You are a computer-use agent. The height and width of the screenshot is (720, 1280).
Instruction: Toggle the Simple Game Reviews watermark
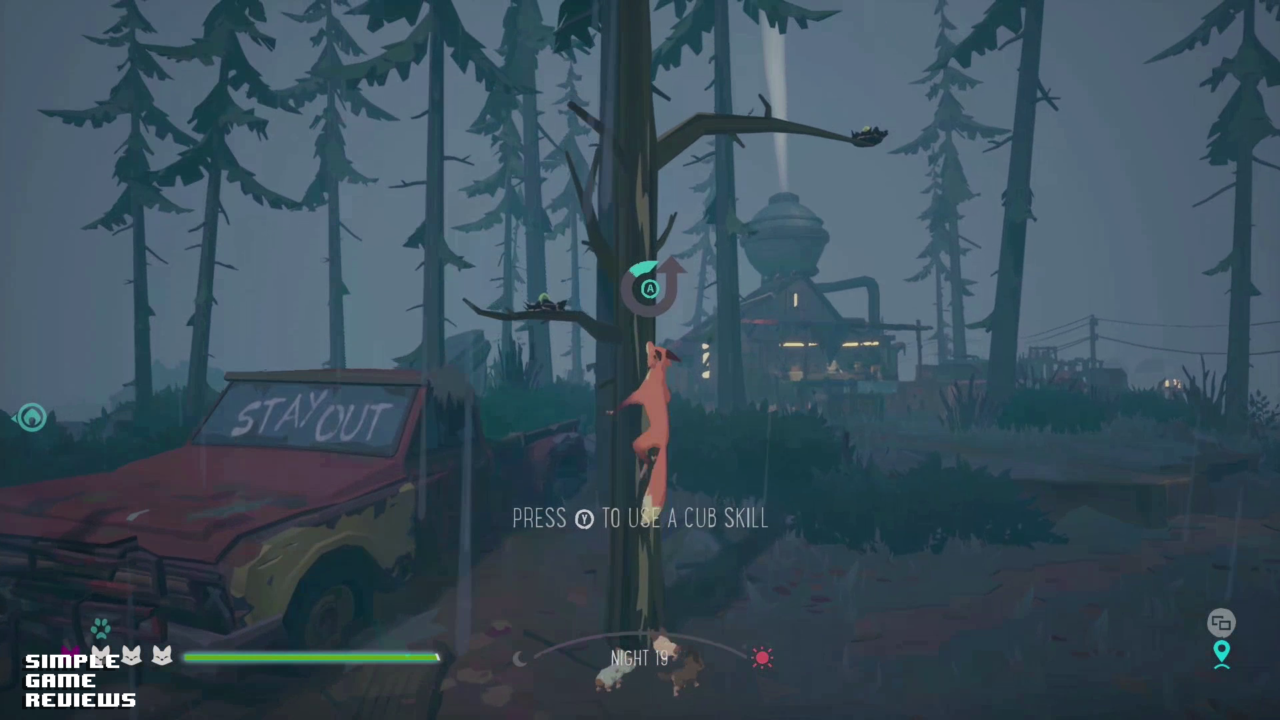pos(79,681)
